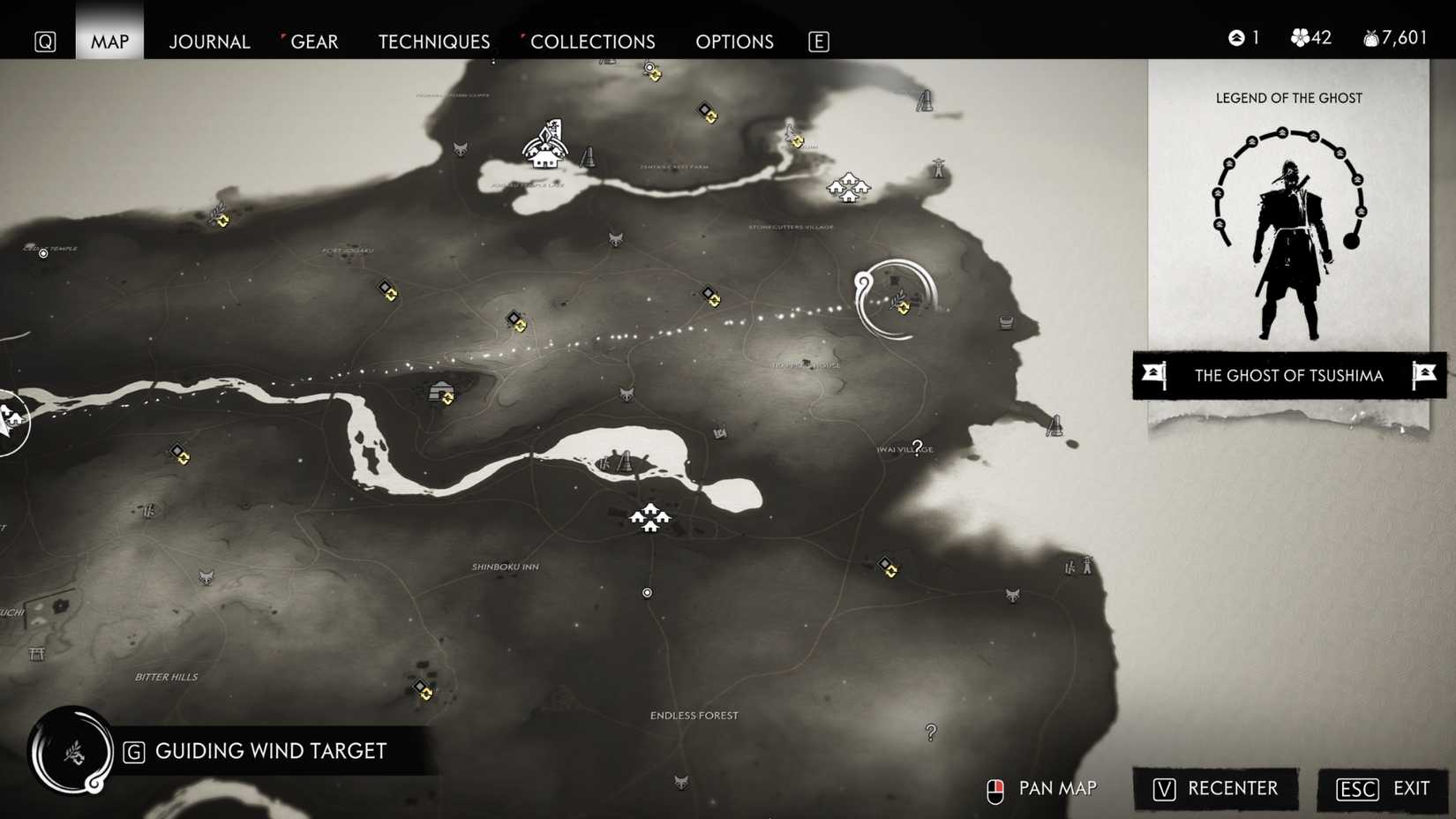The height and width of the screenshot is (819, 1456).
Task: Click the Stonecutters Village houses icon
Action: coord(849,188)
